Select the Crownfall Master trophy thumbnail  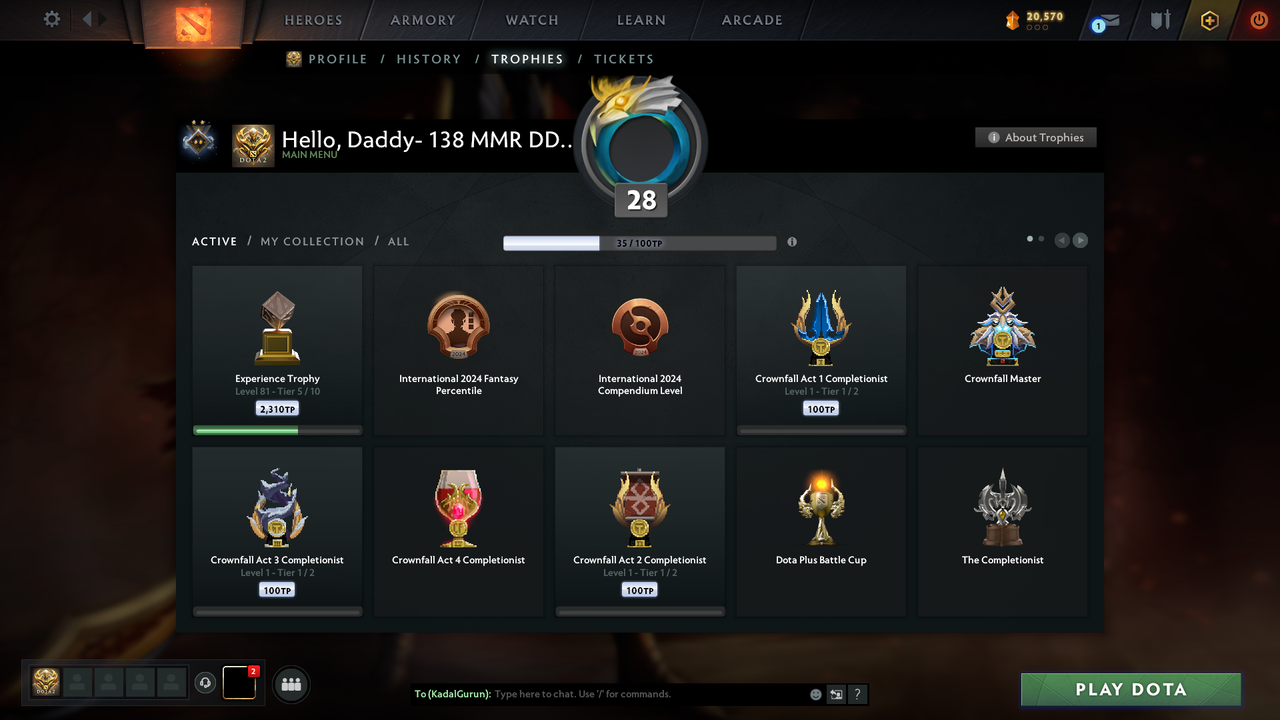(1002, 325)
